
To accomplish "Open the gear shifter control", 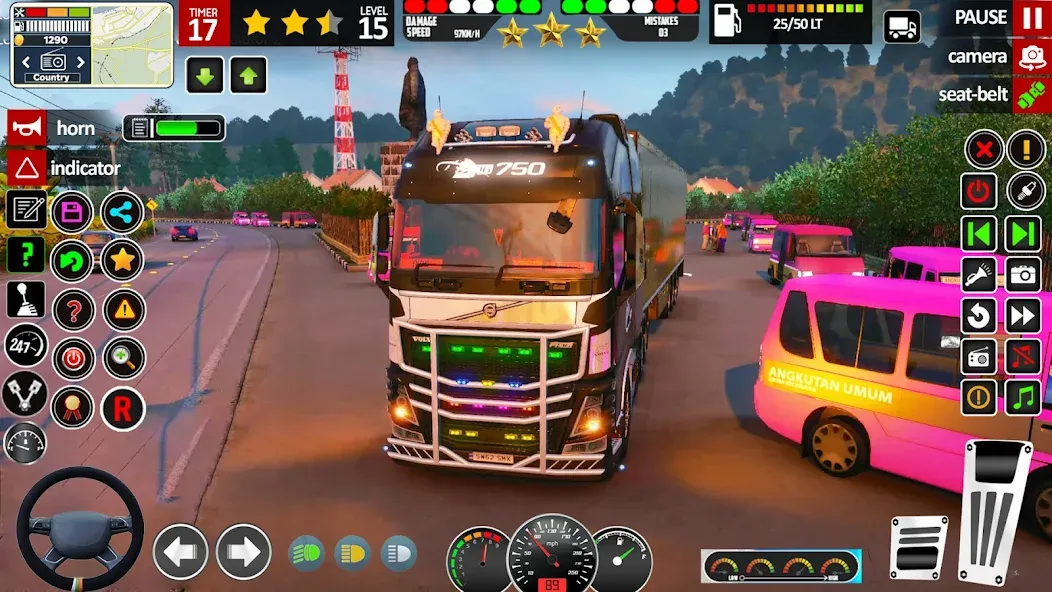I will 26,299.
